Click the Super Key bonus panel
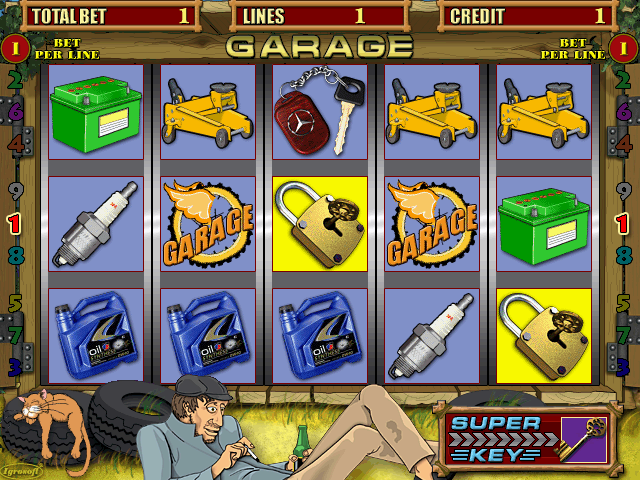This screenshot has height=480, width=640. tap(525, 437)
